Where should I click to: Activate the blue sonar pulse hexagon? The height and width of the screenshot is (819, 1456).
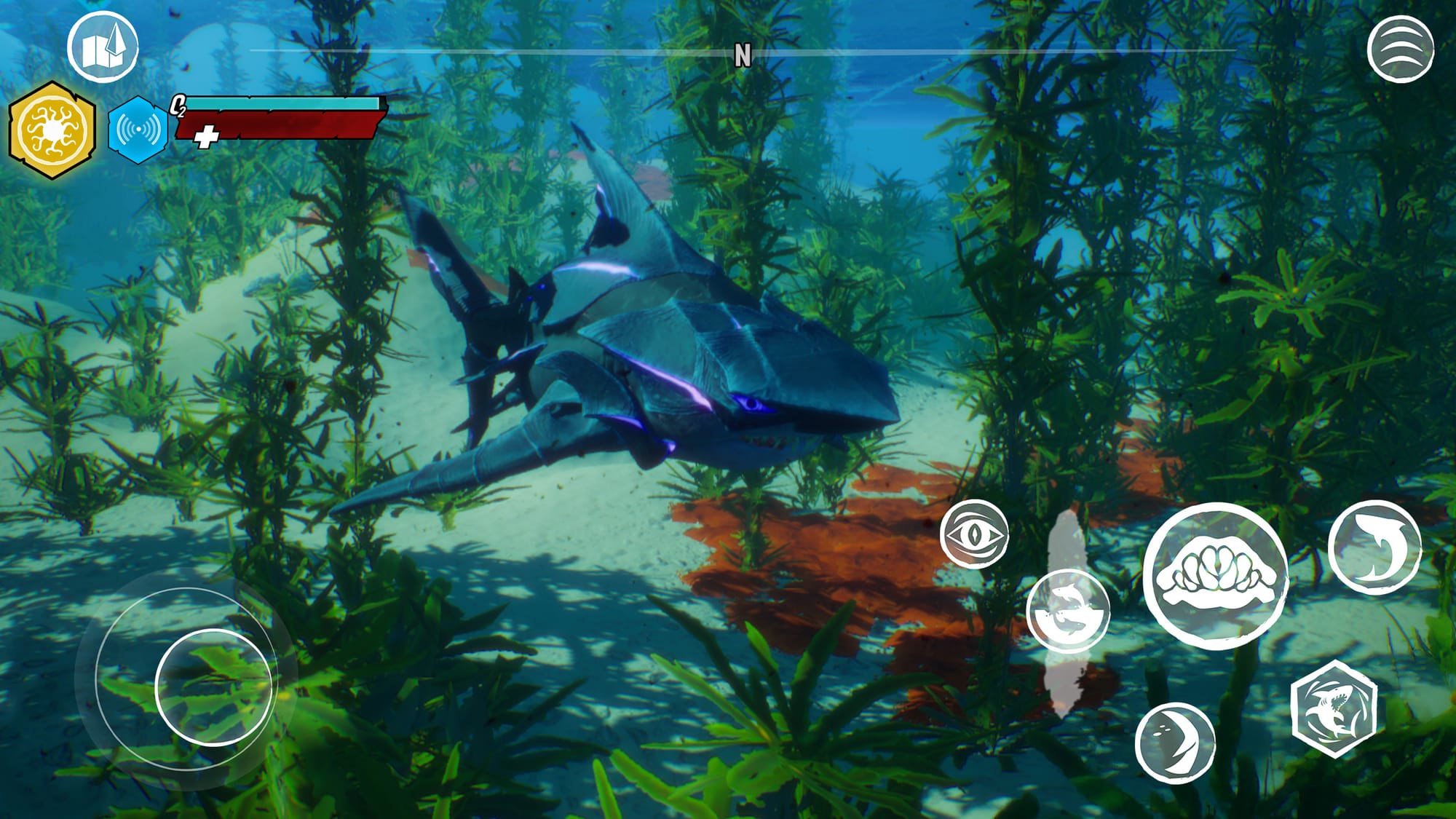138,130
